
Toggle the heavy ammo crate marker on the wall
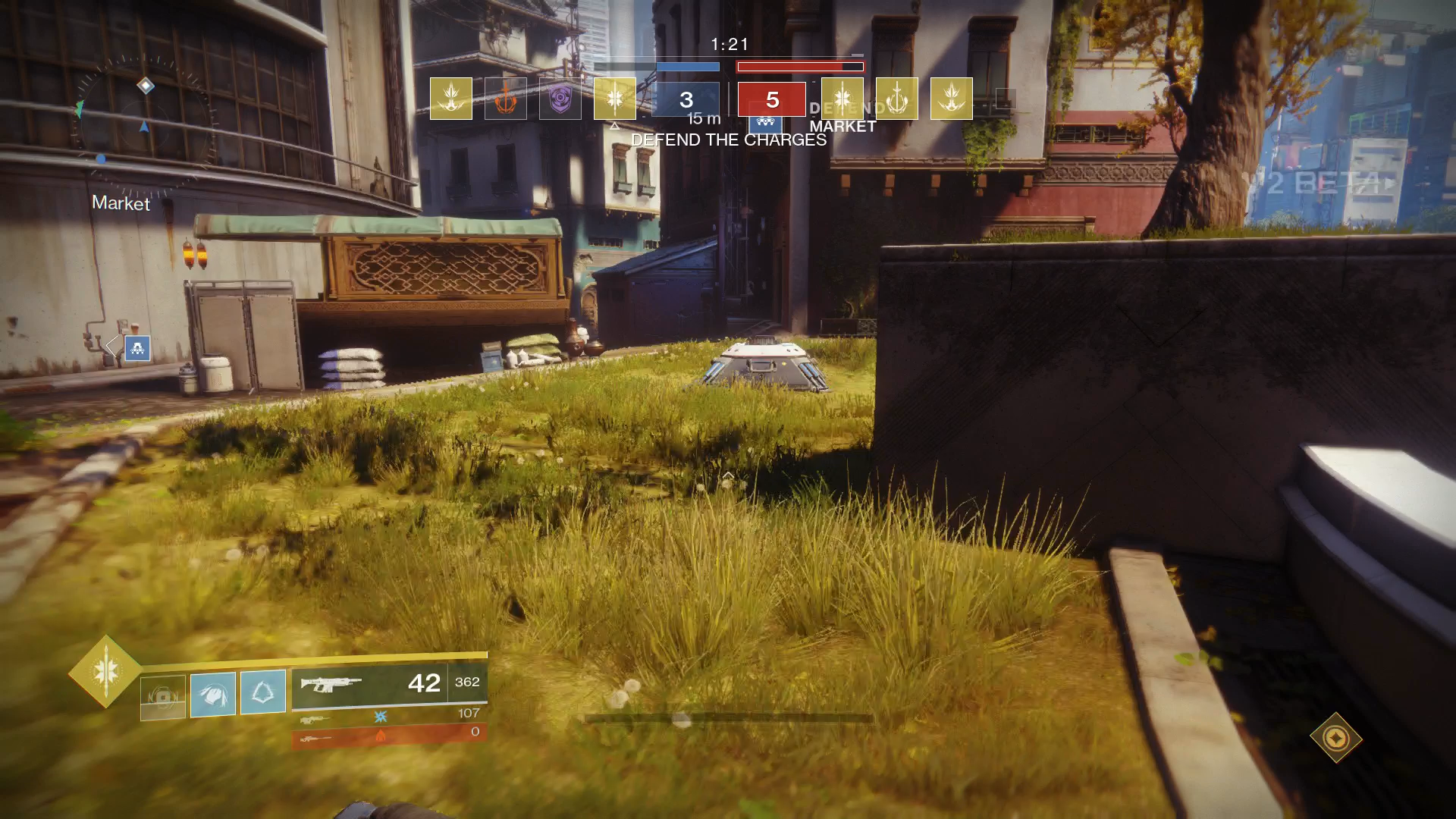(x=136, y=349)
